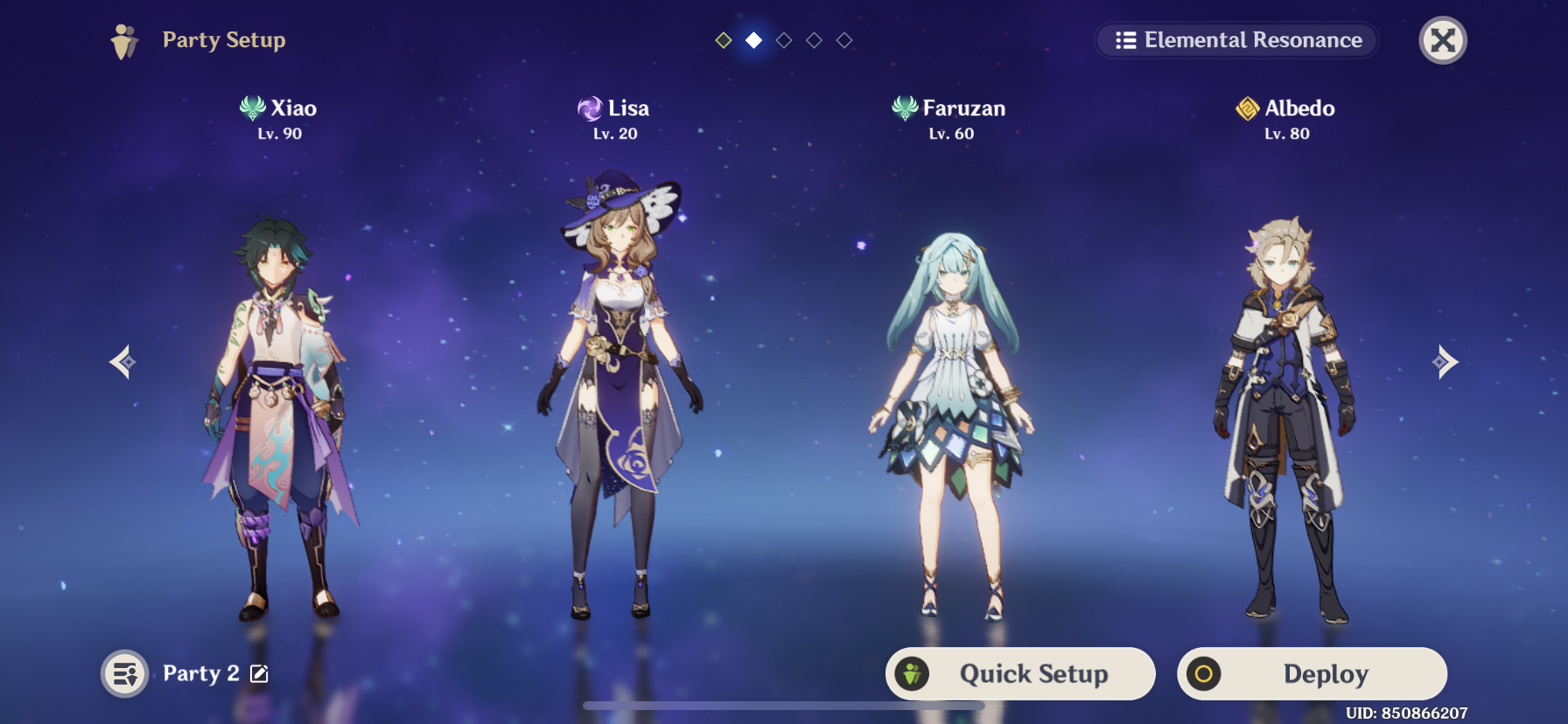This screenshot has width=1568, height=724.
Task: Open the Elemental Resonance panel
Action: pyautogui.click(x=1235, y=39)
